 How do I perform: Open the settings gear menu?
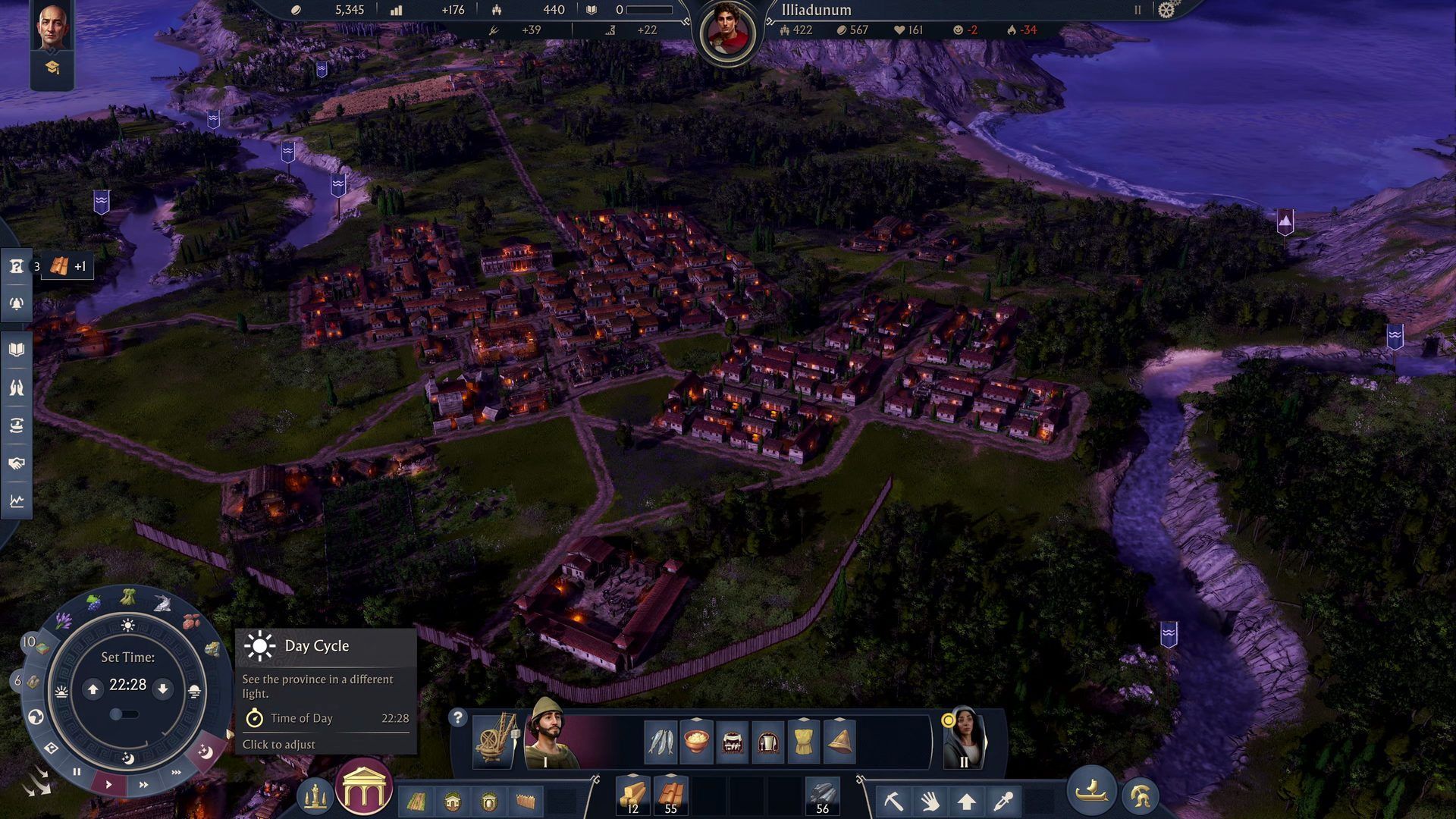[x=1166, y=10]
